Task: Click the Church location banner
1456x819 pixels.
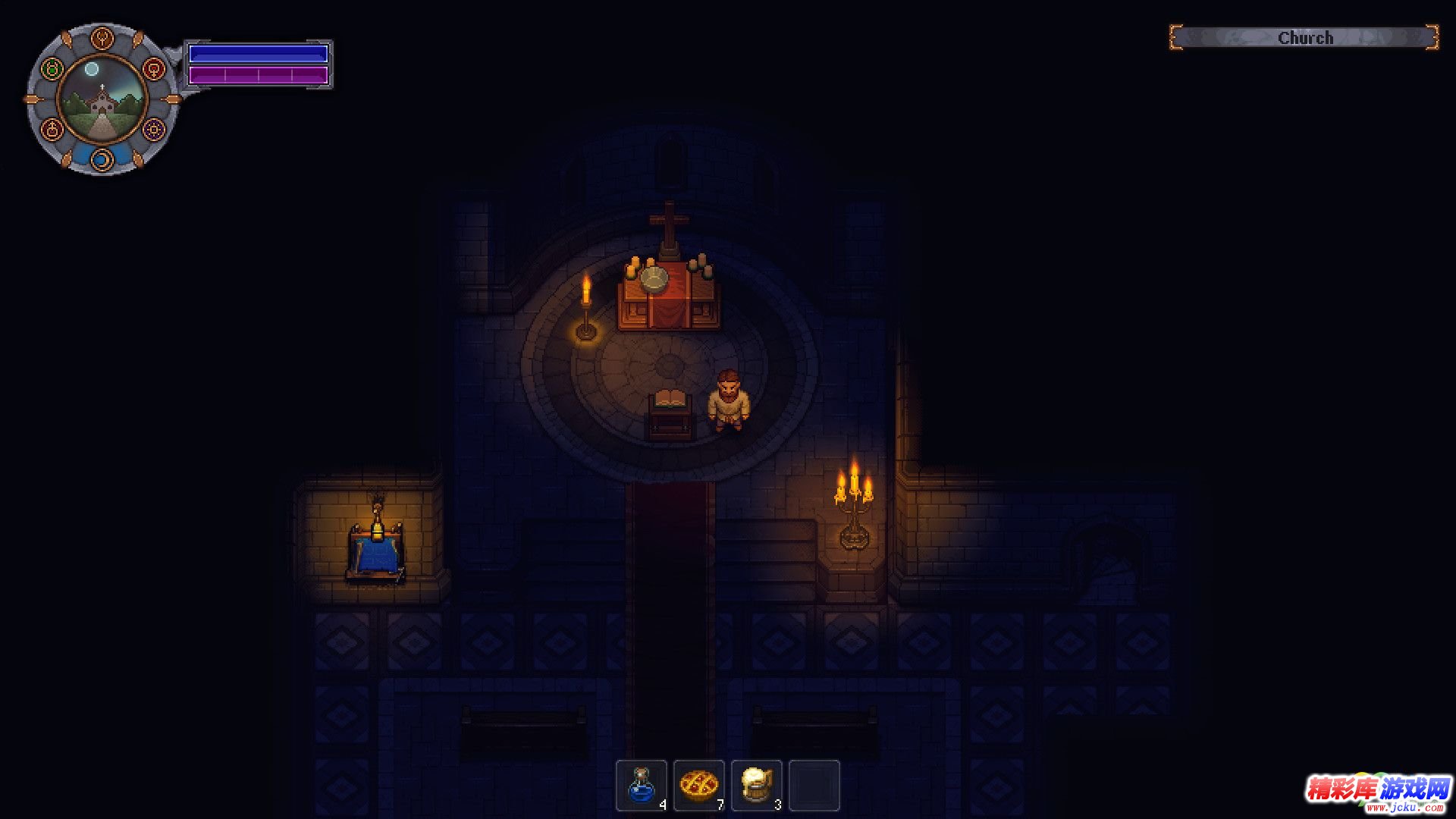Action: pos(1304,38)
